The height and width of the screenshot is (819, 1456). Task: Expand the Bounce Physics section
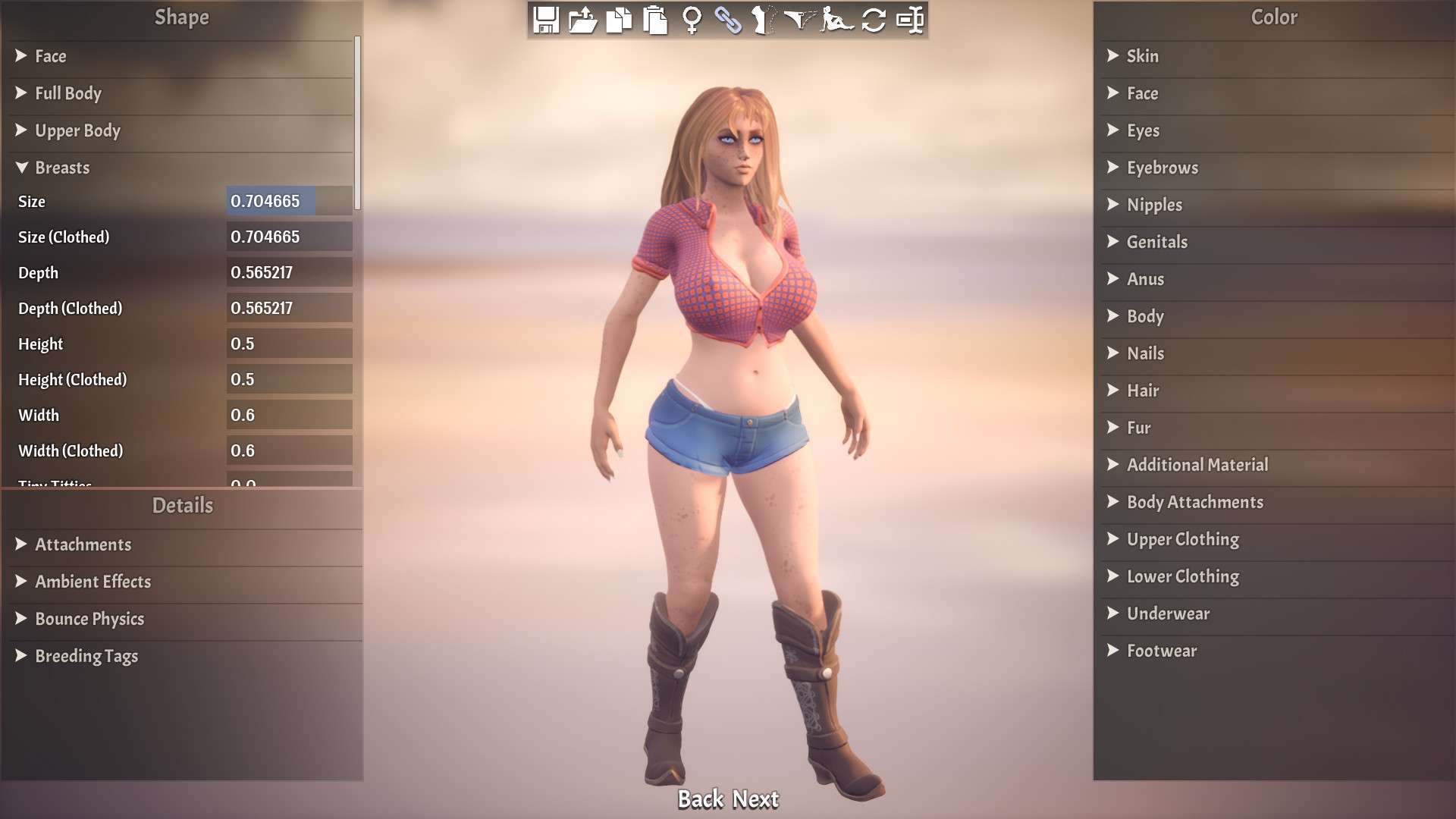(89, 619)
